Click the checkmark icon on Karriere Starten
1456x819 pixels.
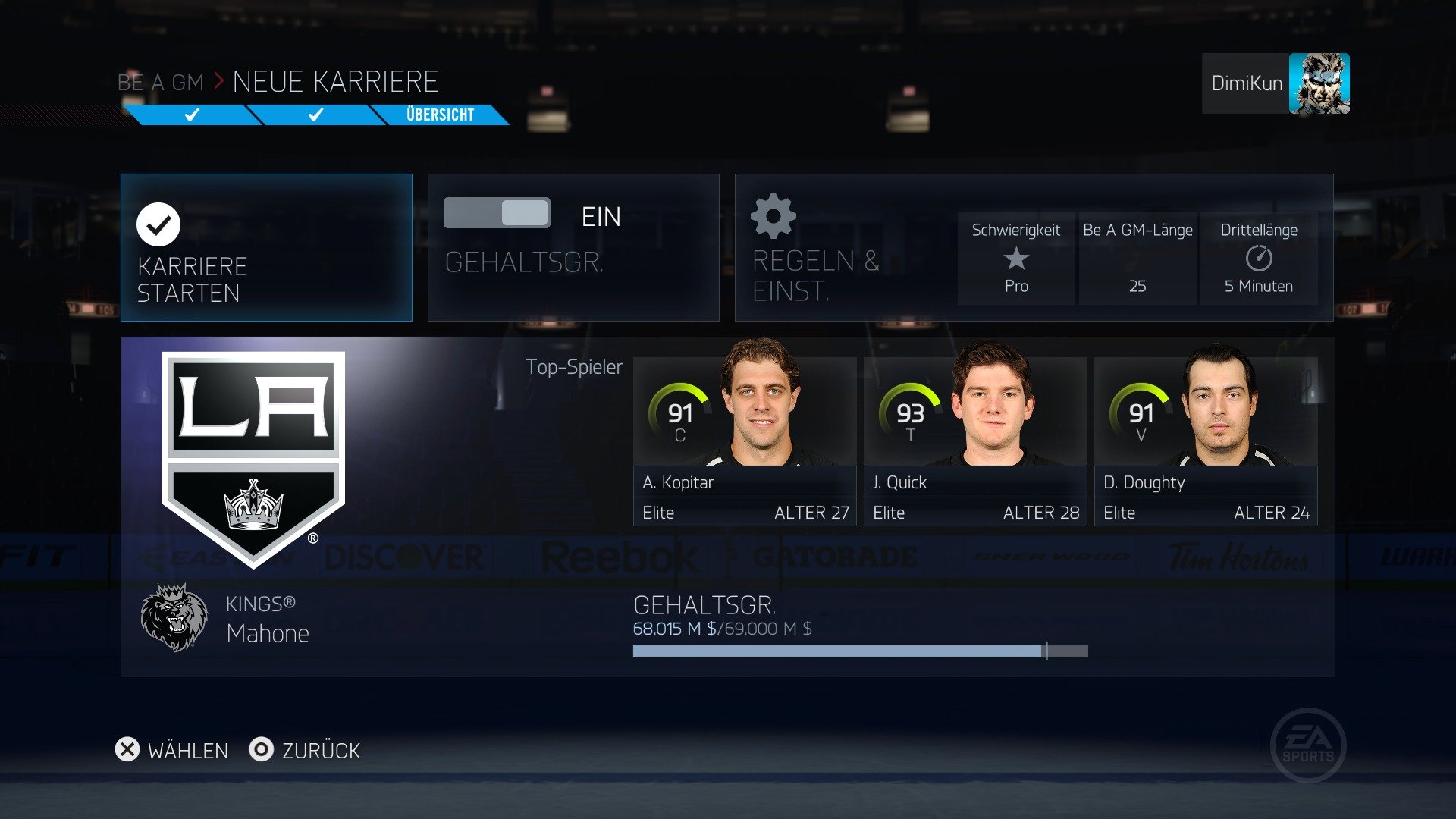[x=157, y=224]
